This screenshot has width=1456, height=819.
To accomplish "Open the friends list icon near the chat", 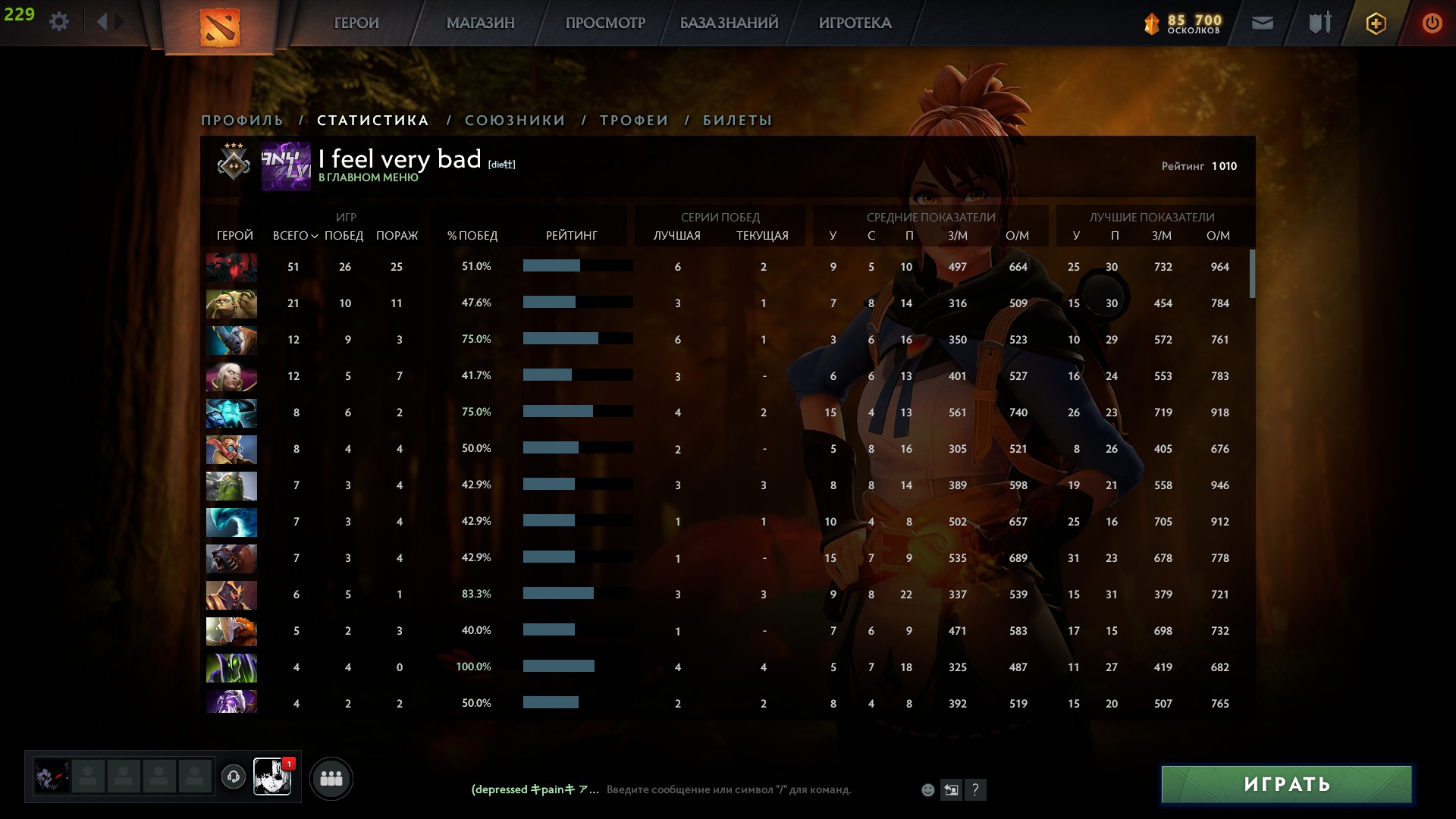I will click(331, 777).
